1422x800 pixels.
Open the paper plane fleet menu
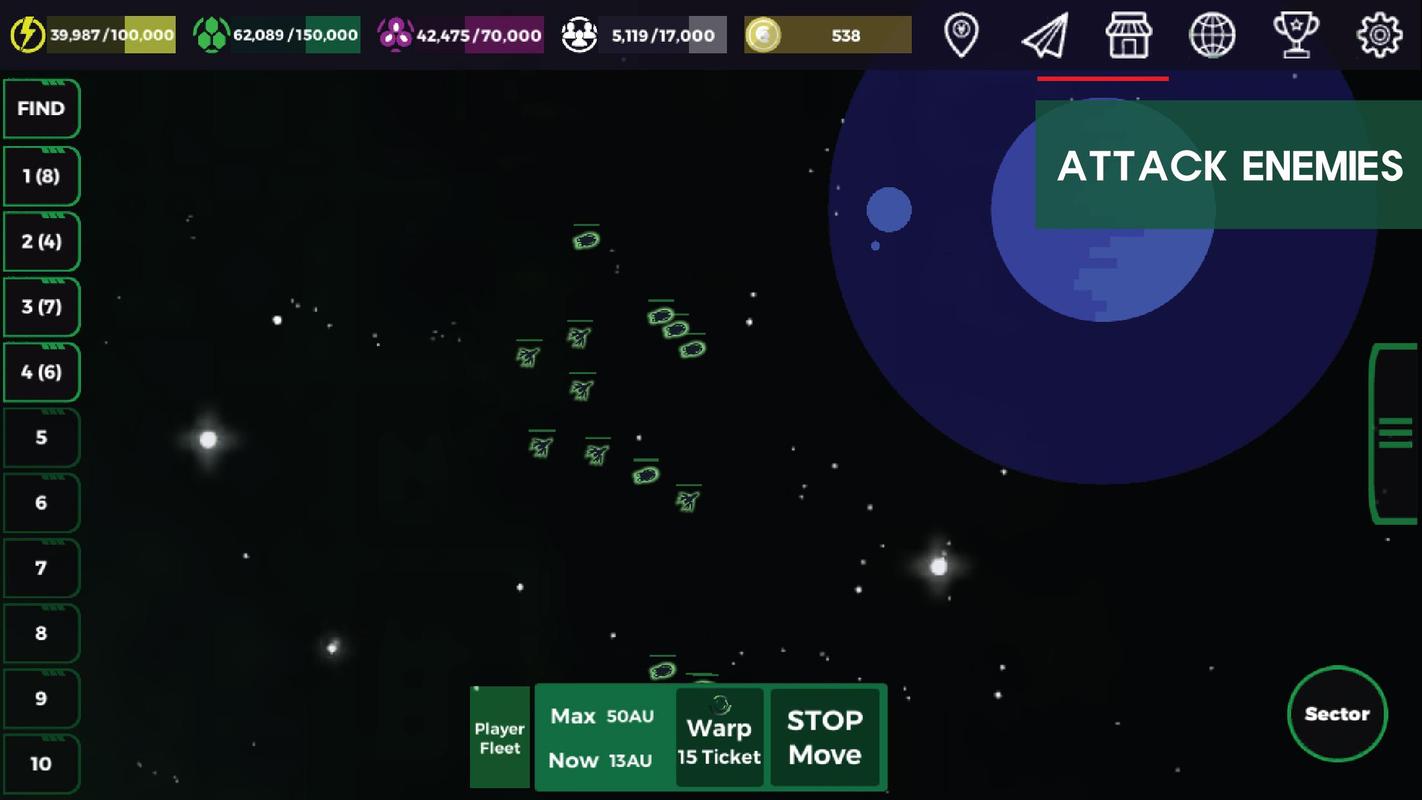coord(1045,35)
